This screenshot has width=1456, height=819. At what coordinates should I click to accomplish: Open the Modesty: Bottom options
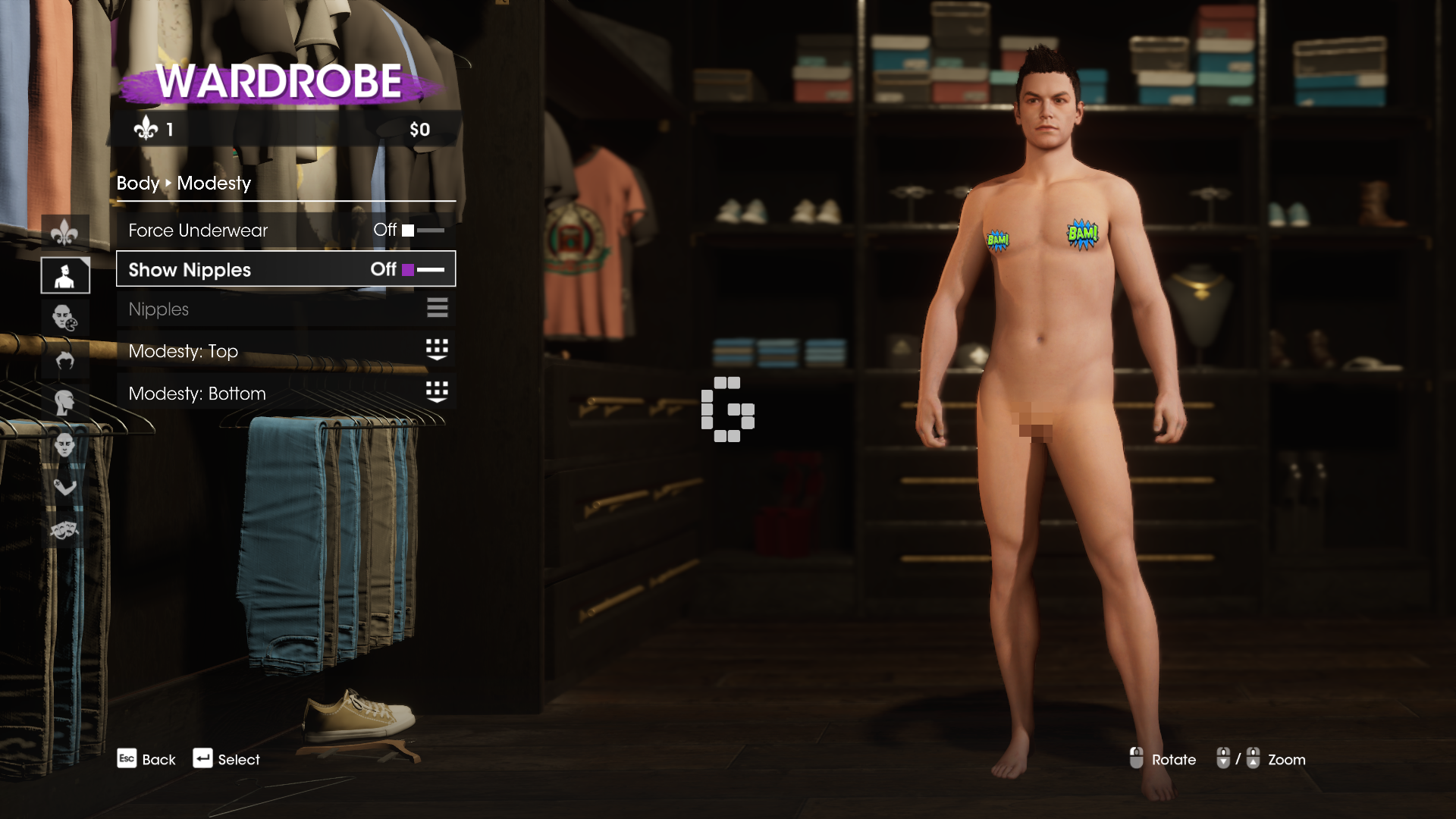tap(285, 393)
